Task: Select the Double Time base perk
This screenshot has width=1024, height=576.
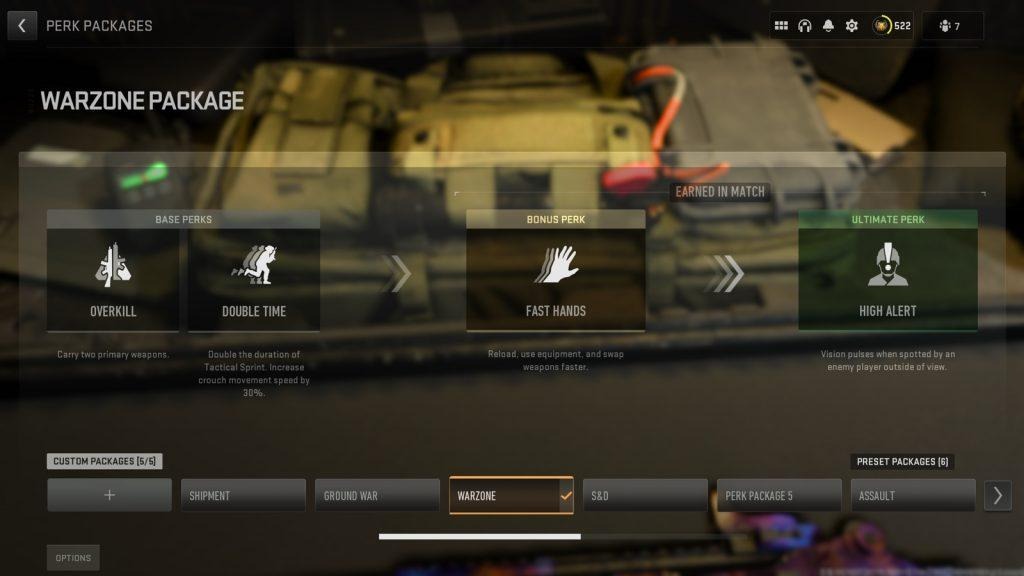Action: click(x=254, y=279)
